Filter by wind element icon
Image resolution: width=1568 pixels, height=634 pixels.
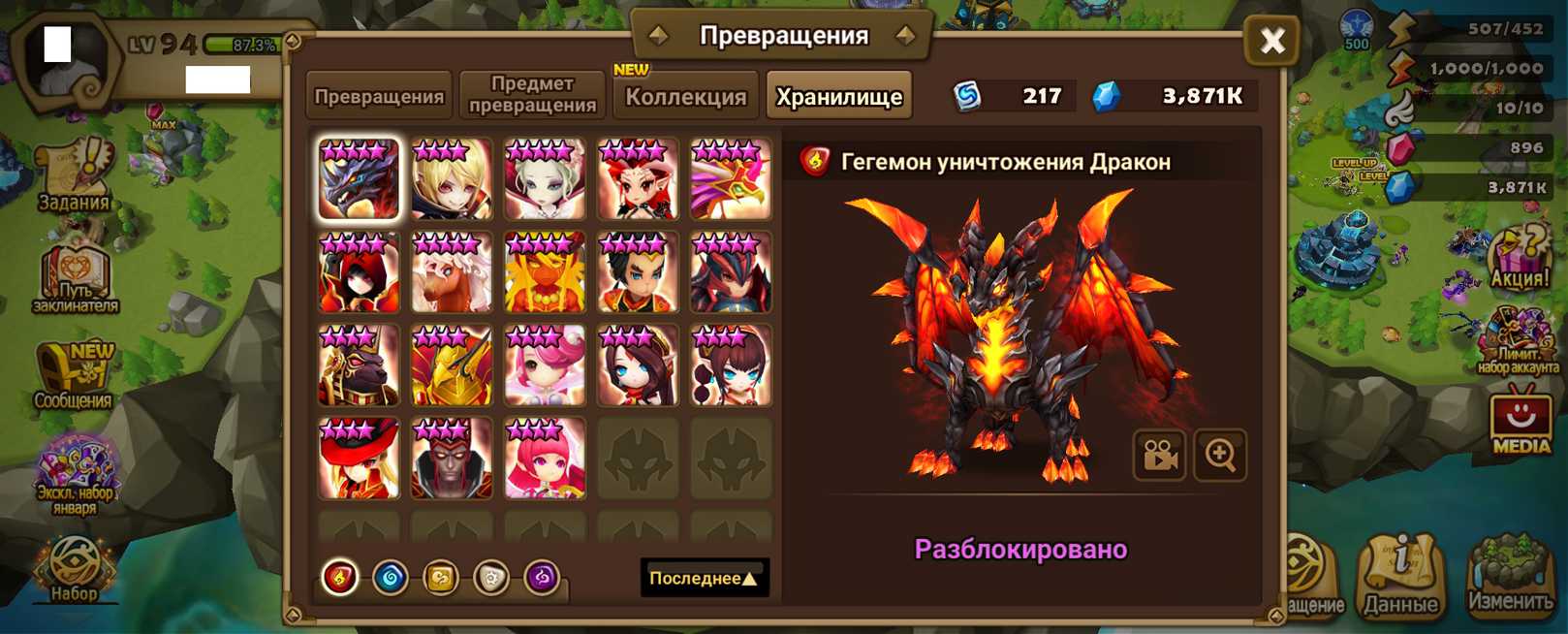pyautogui.click(x=441, y=578)
